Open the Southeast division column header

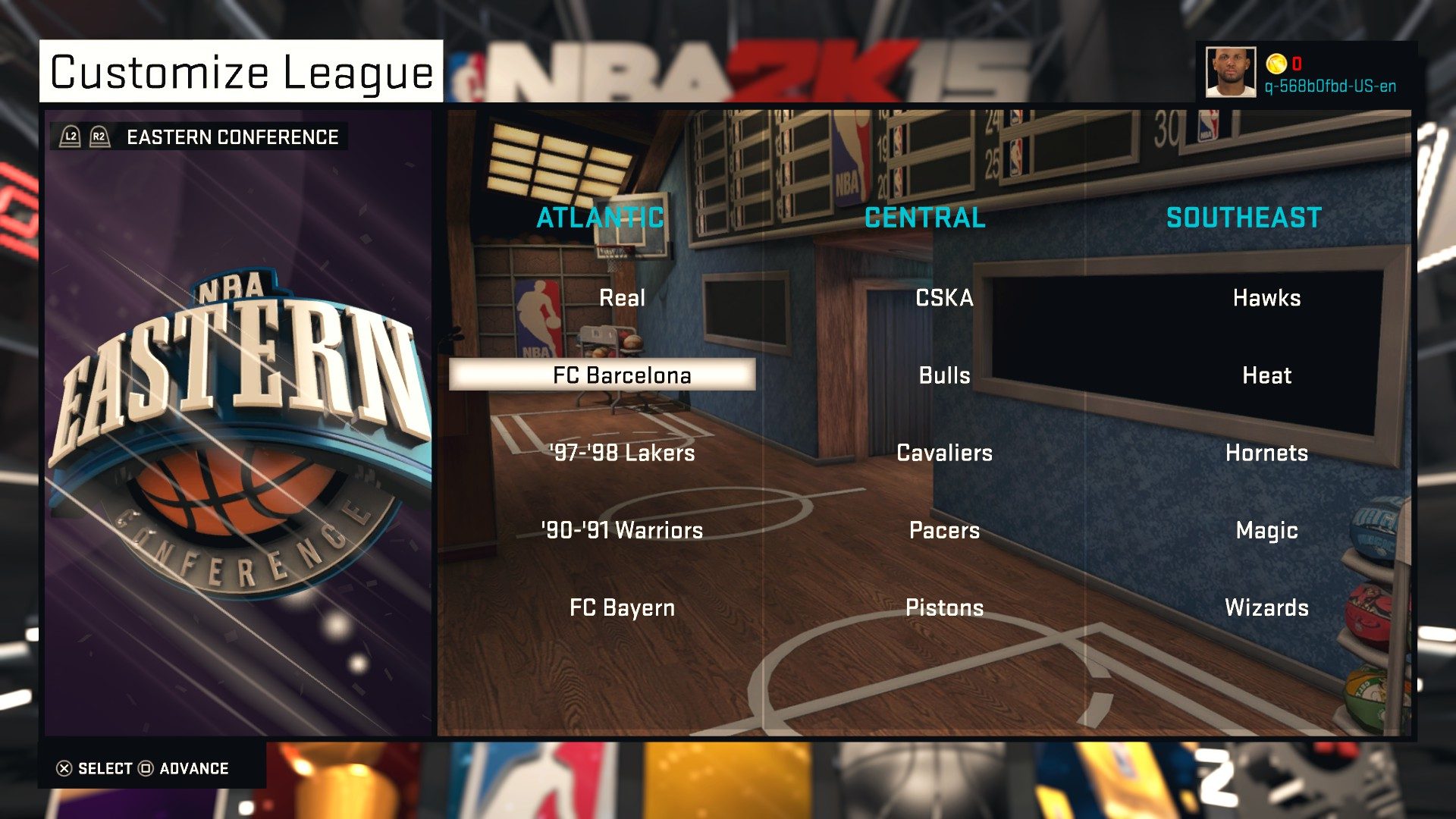pyautogui.click(x=1244, y=218)
